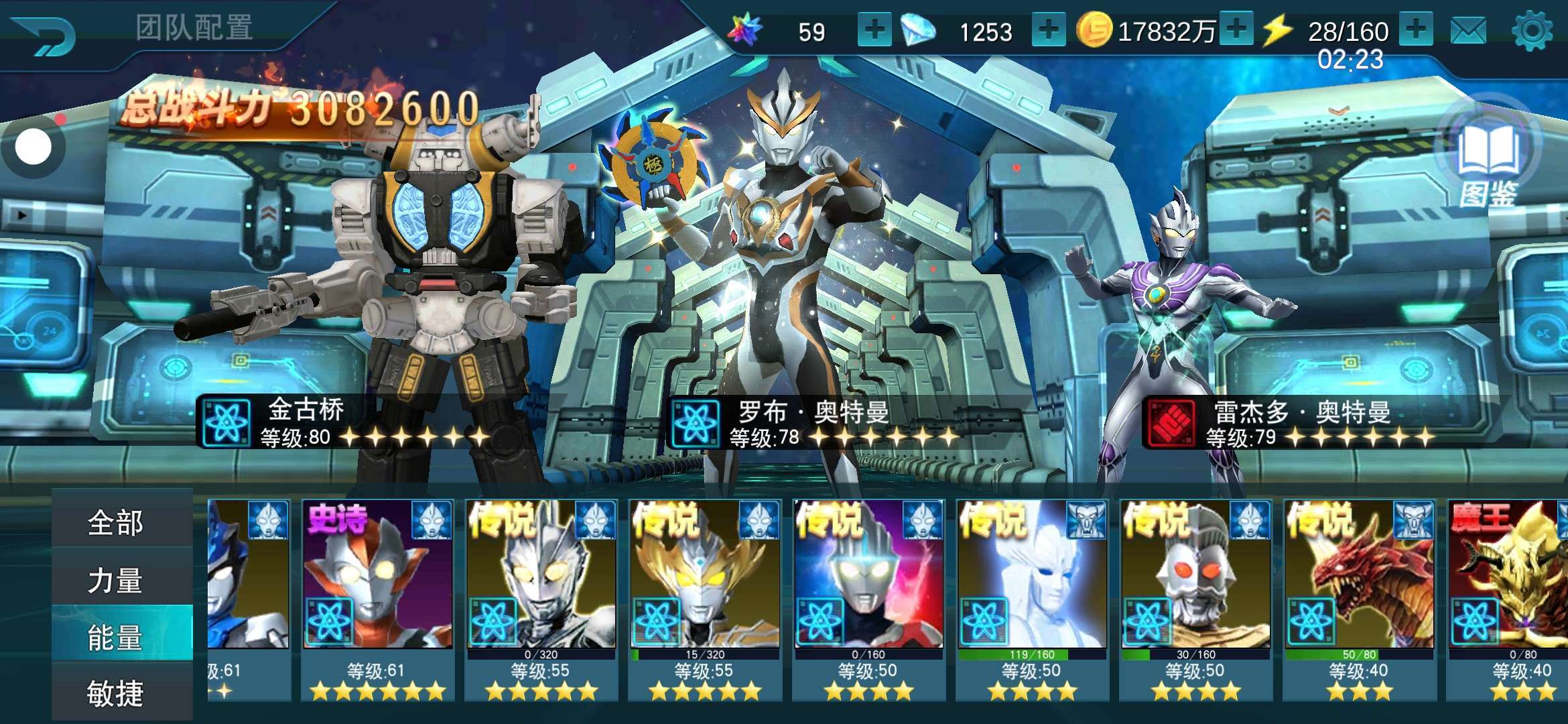The image size is (1568, 724).
Task: Tap the white floating assist circle
Action: click(x=33, y=147)
